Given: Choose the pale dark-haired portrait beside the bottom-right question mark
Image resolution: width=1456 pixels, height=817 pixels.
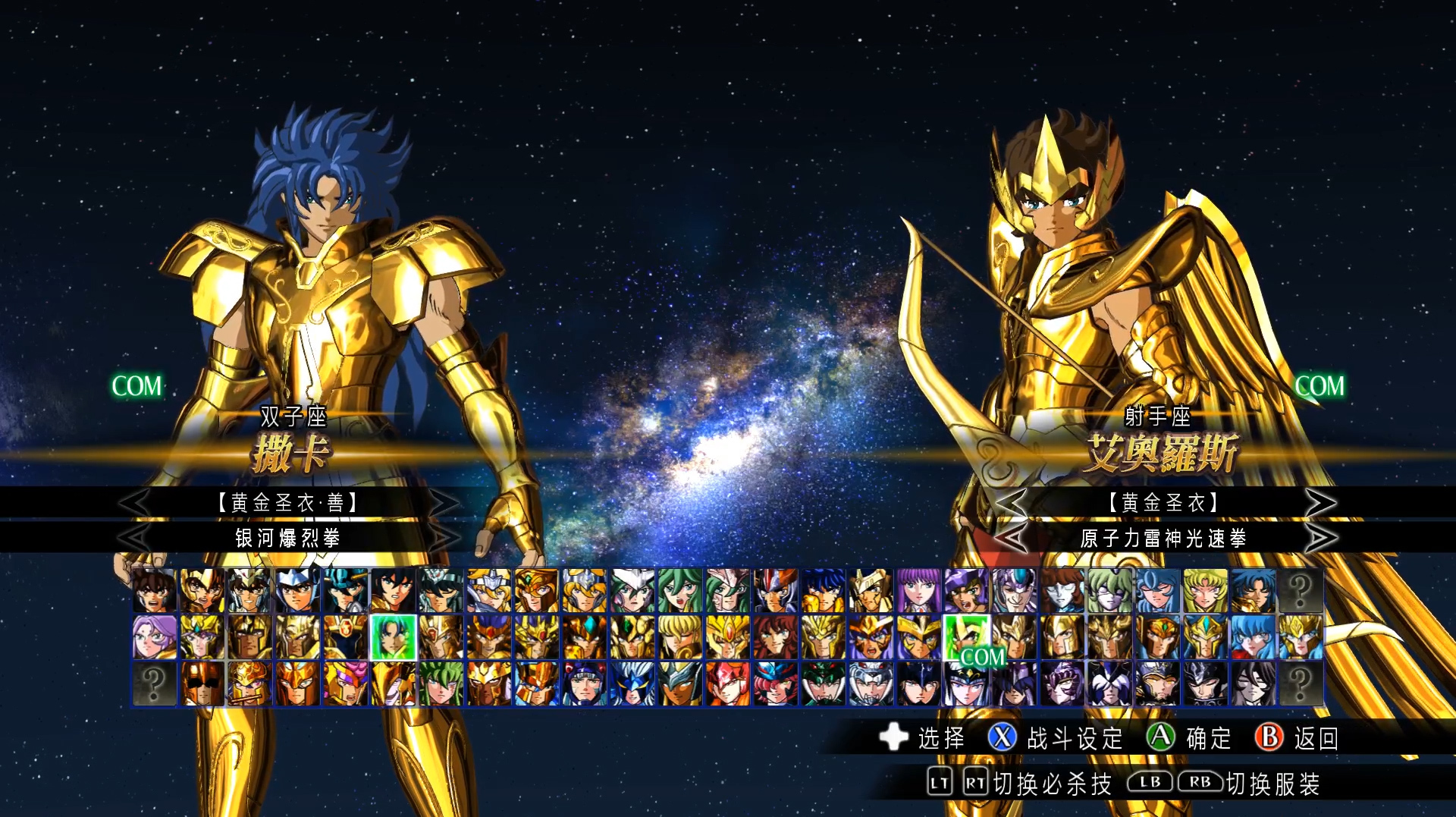Looking at the screenshot, I should pyautogui.click(x=1253, y=683).
